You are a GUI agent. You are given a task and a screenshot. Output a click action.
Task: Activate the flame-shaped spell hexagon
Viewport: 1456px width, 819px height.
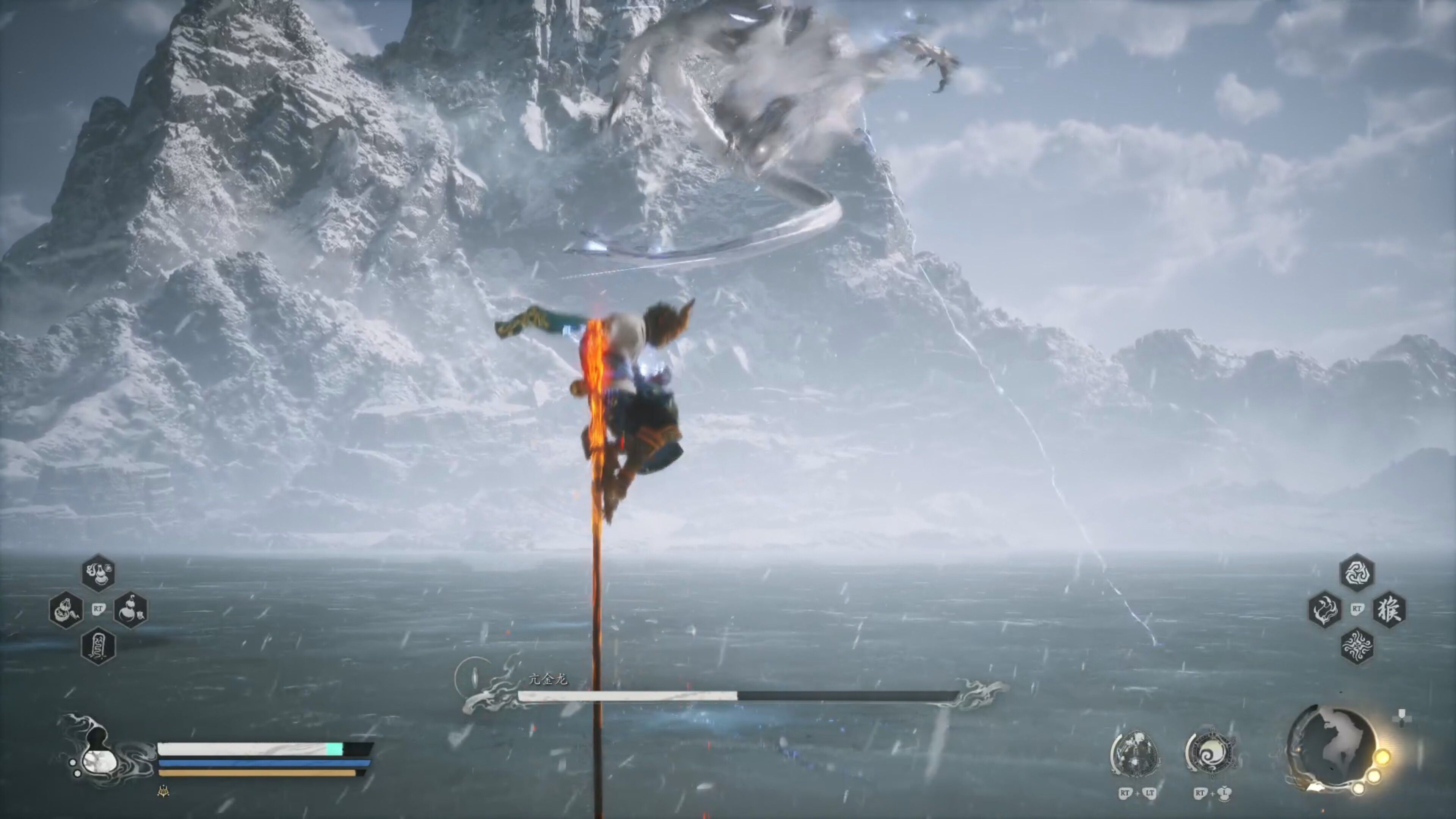pyautogui.click(x=1325, y=609)
